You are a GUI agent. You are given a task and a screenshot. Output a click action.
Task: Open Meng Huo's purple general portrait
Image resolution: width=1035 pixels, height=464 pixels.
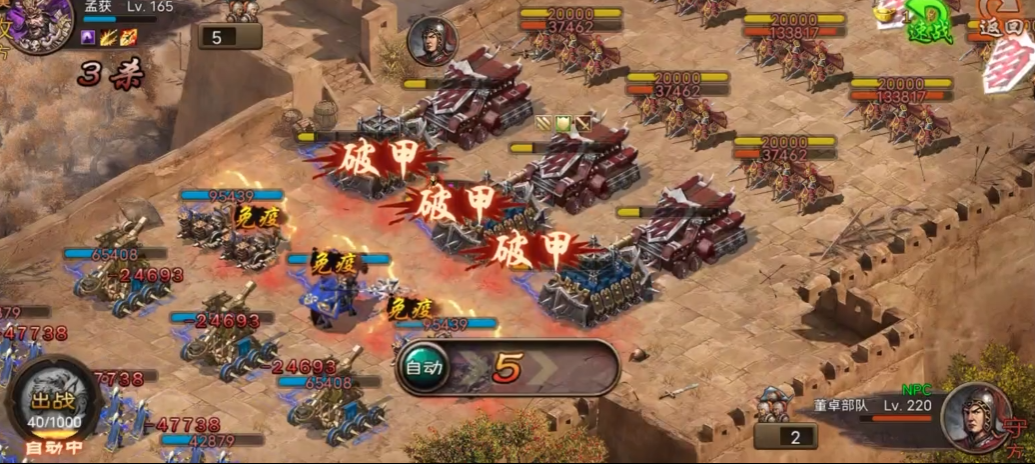tap(40, 20)
